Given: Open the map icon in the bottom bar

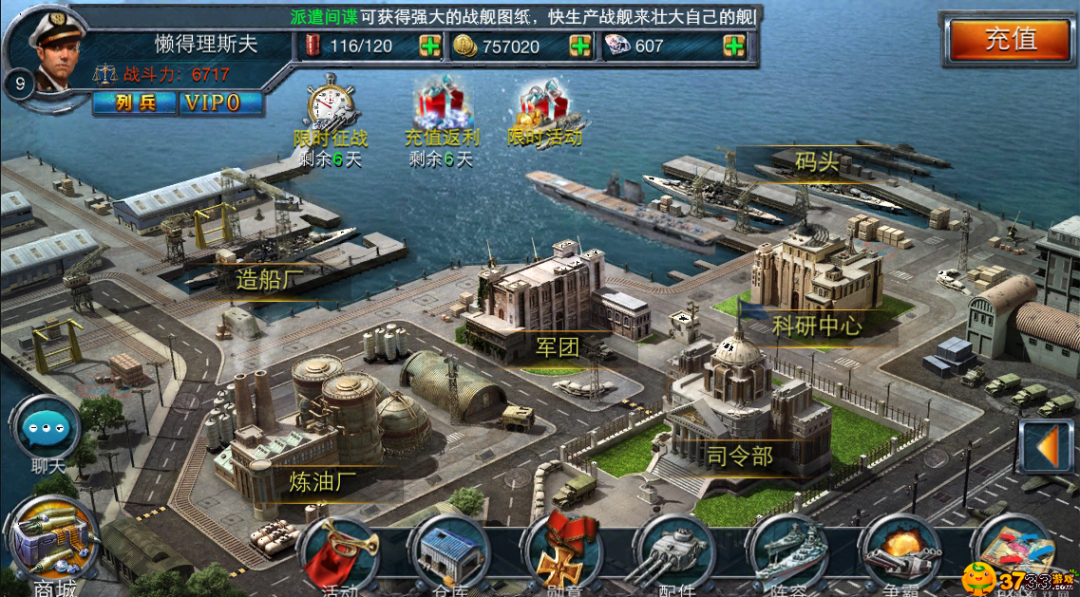Looking at the screenshot, I should pyautogui.click(x=1014, y=552).
